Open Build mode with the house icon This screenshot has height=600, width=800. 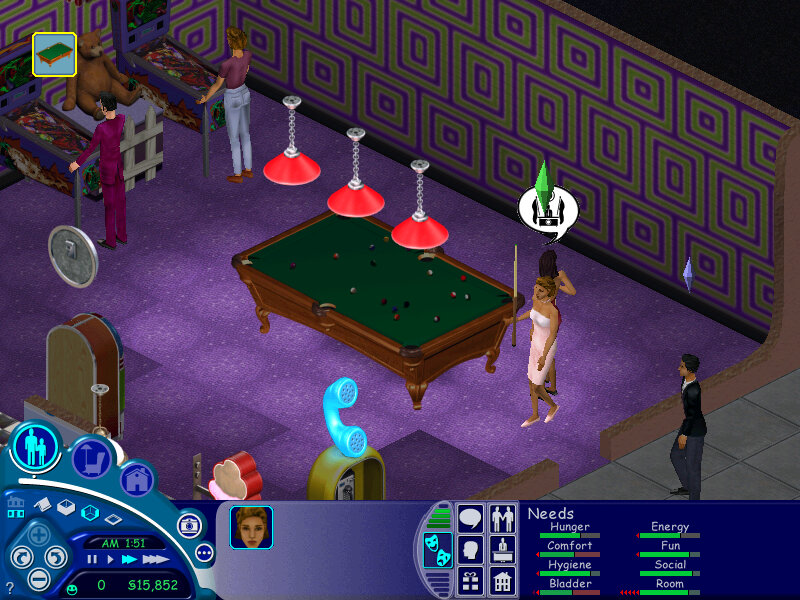(x=136, y=479)
